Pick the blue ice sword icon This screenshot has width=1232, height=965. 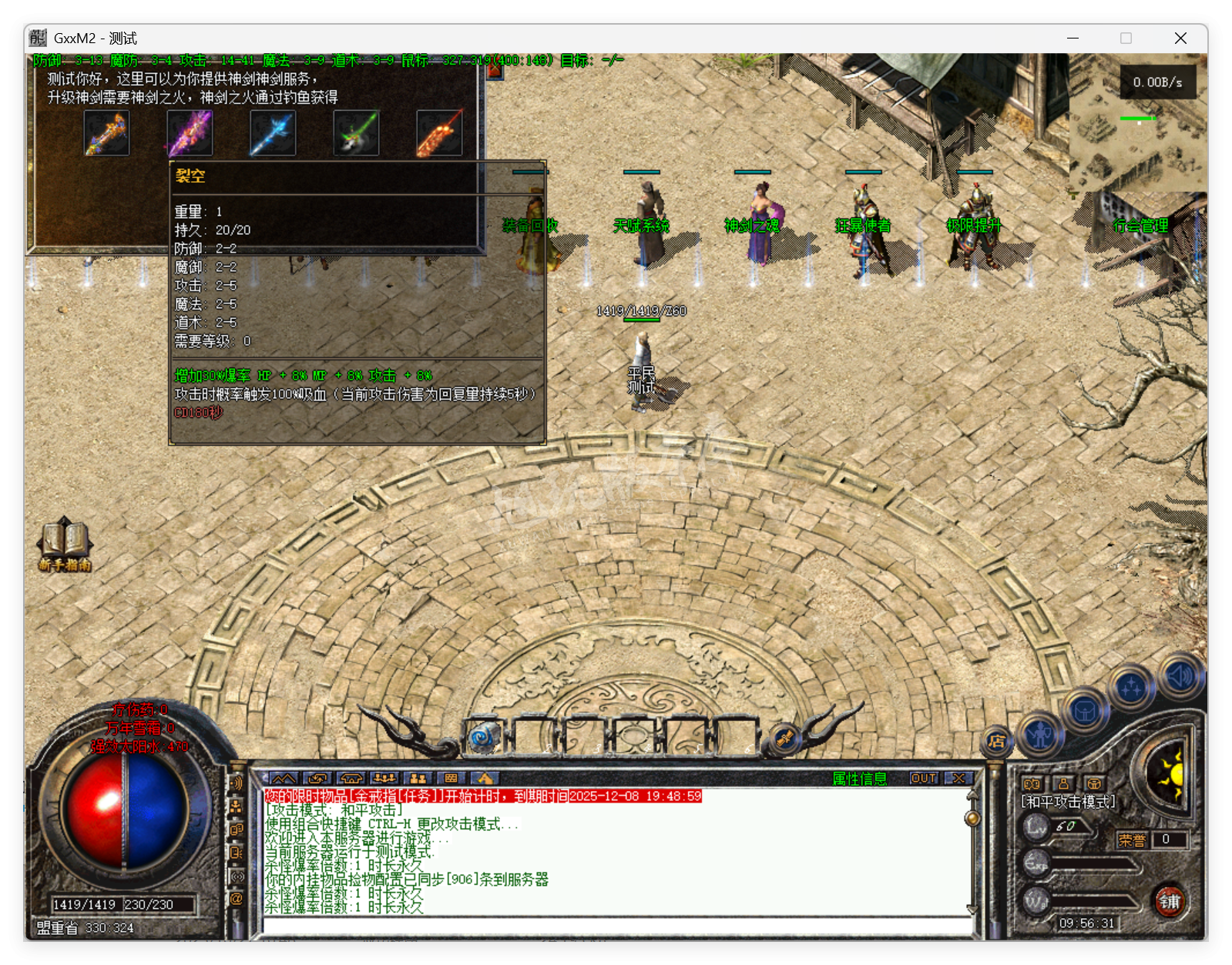pos(273,133)
